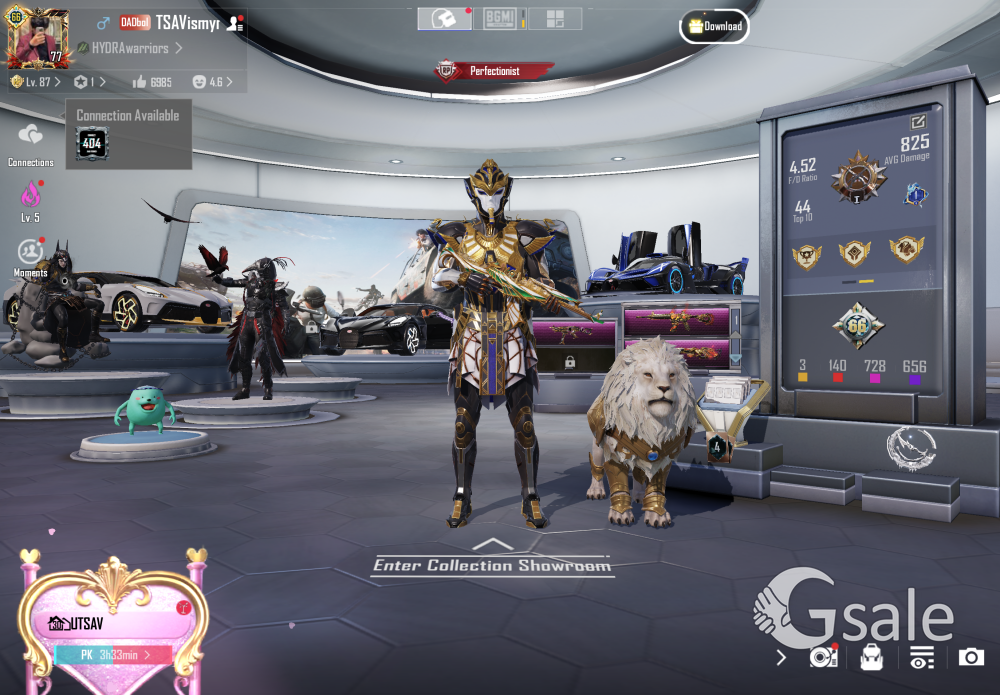The height and width of the screenshot is (695, 1000).
Task: Open the UTSAV home card
Action: (x=110, y=624)
